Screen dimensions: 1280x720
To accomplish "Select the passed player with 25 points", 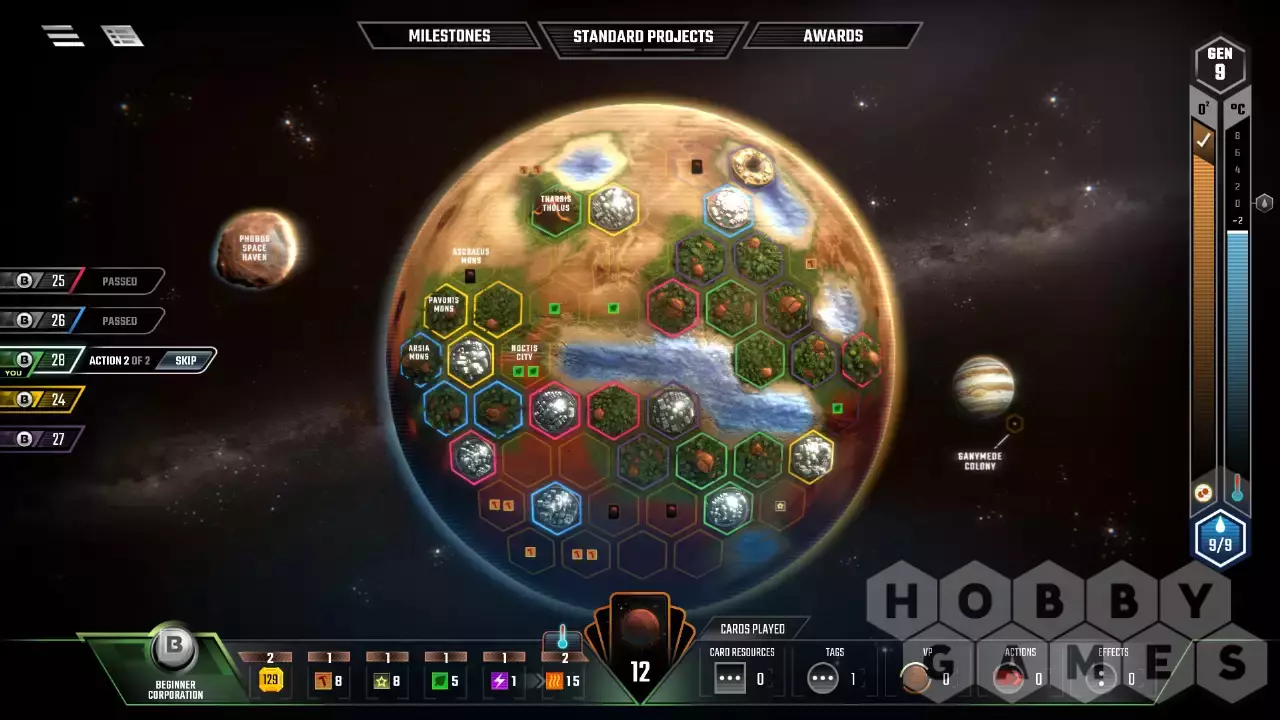I will (80, 281).
